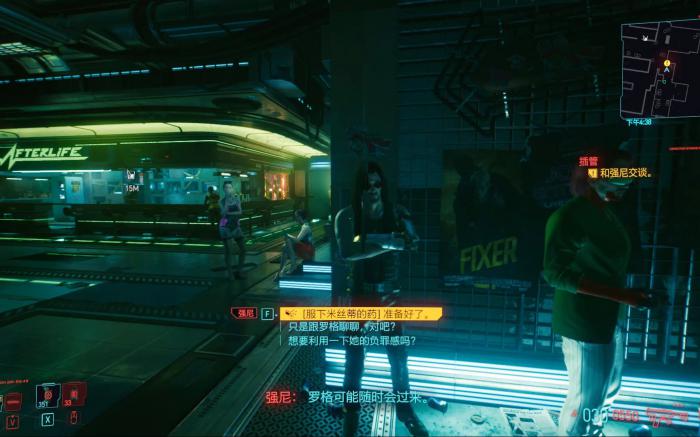Choose the highlighted reply “准备好了。”
700x437 pixels.
[x=361, y=313]
